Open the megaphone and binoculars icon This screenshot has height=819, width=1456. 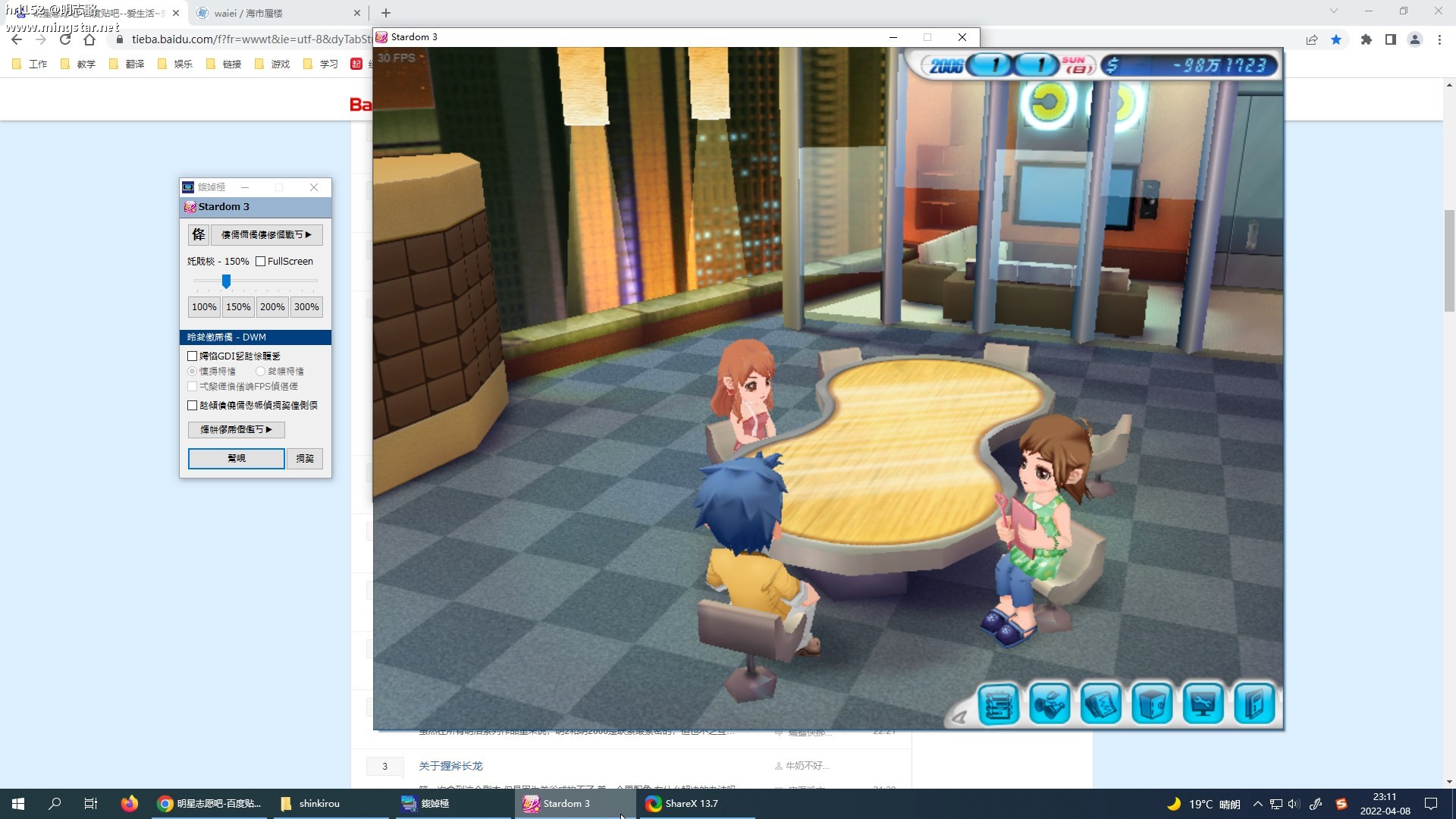click(x=1050, y=704)
